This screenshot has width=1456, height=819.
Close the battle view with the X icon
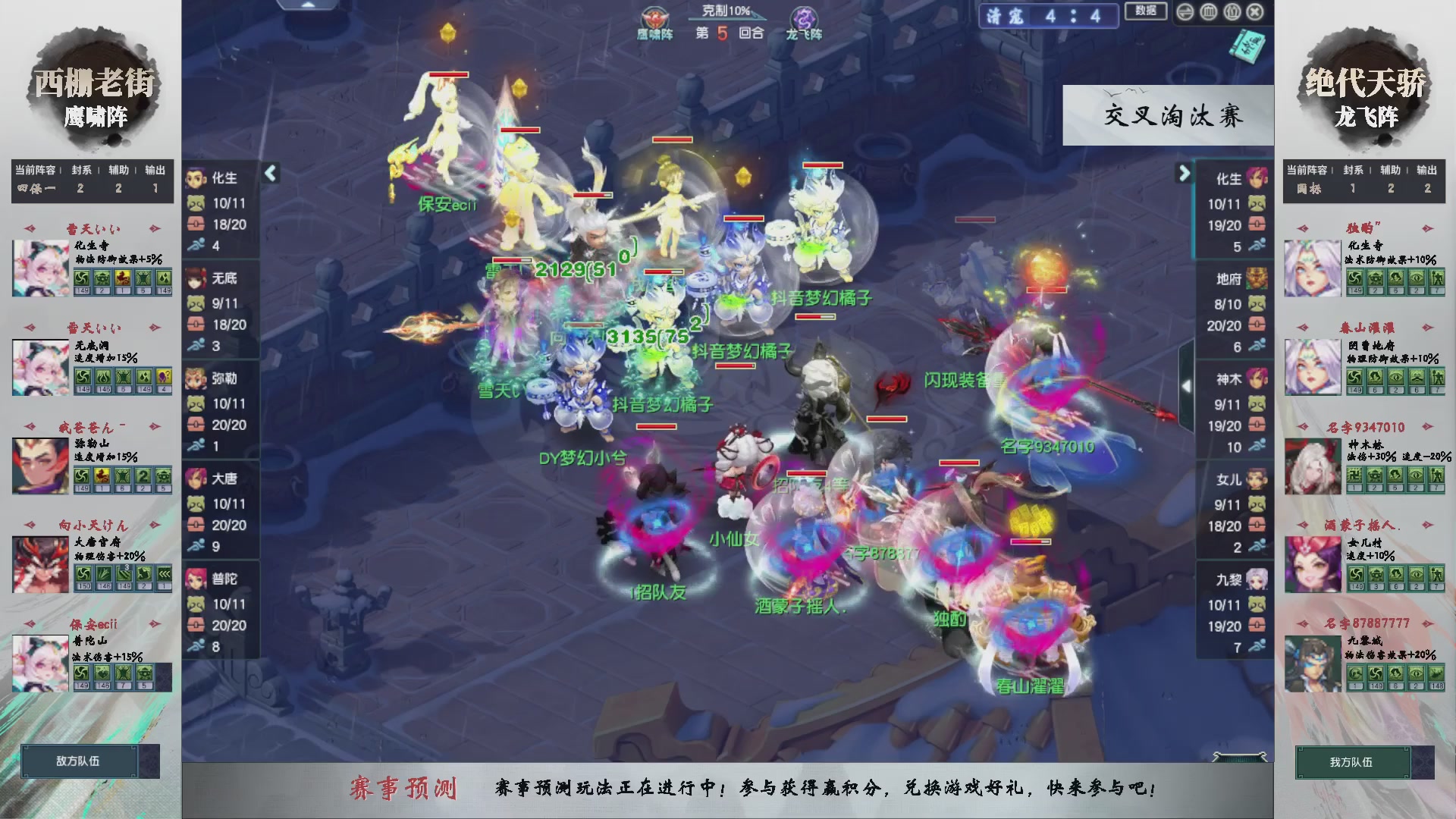1254,11
